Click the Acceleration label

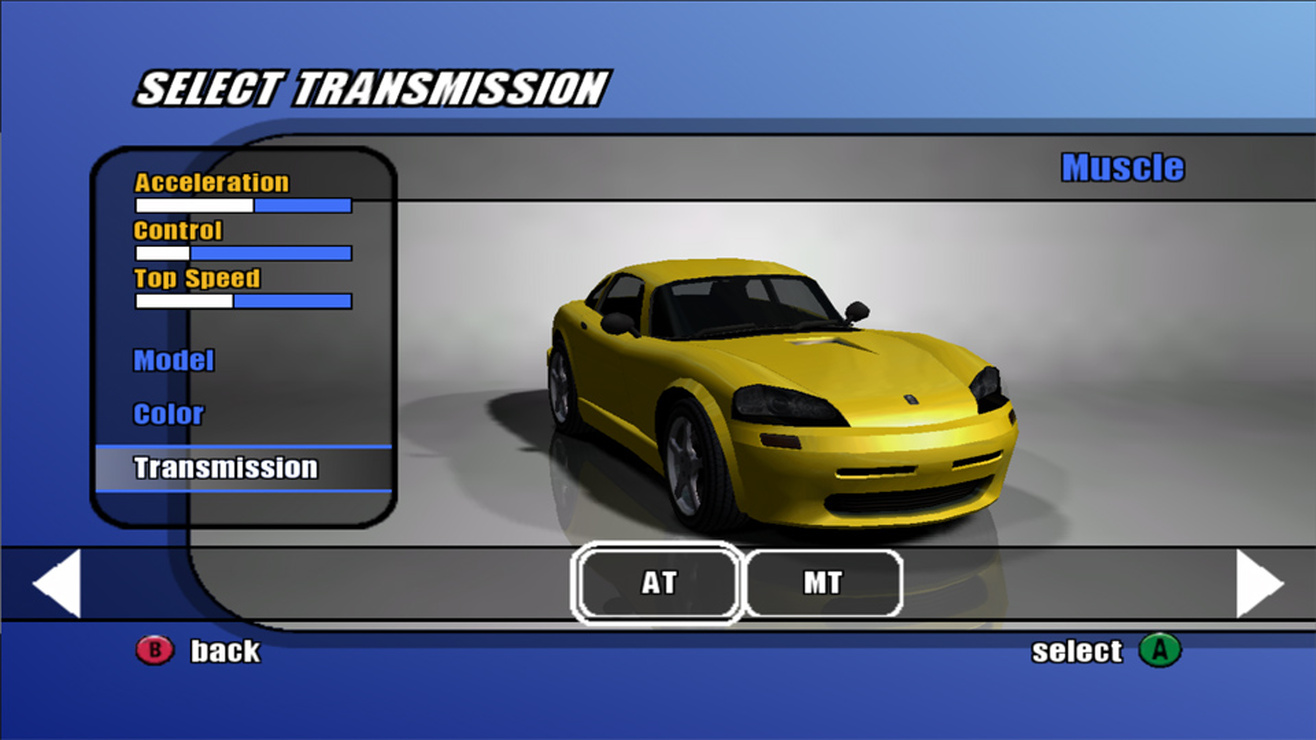tap(209, 182)
